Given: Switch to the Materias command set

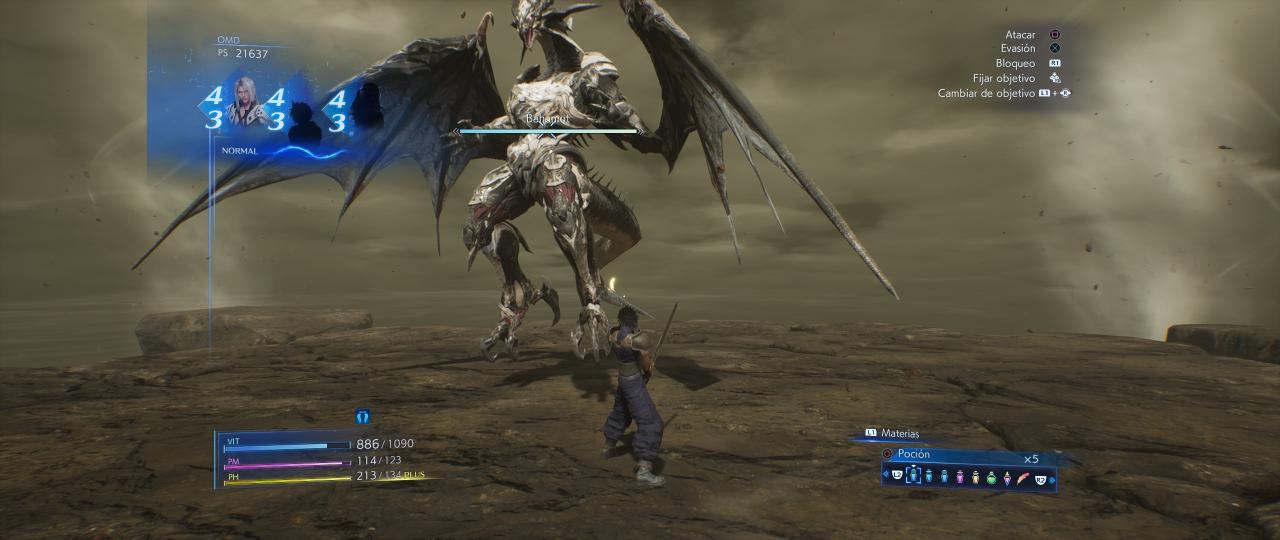Looking at the screenshot, I should pyautogui.click(x=899, y=433).
